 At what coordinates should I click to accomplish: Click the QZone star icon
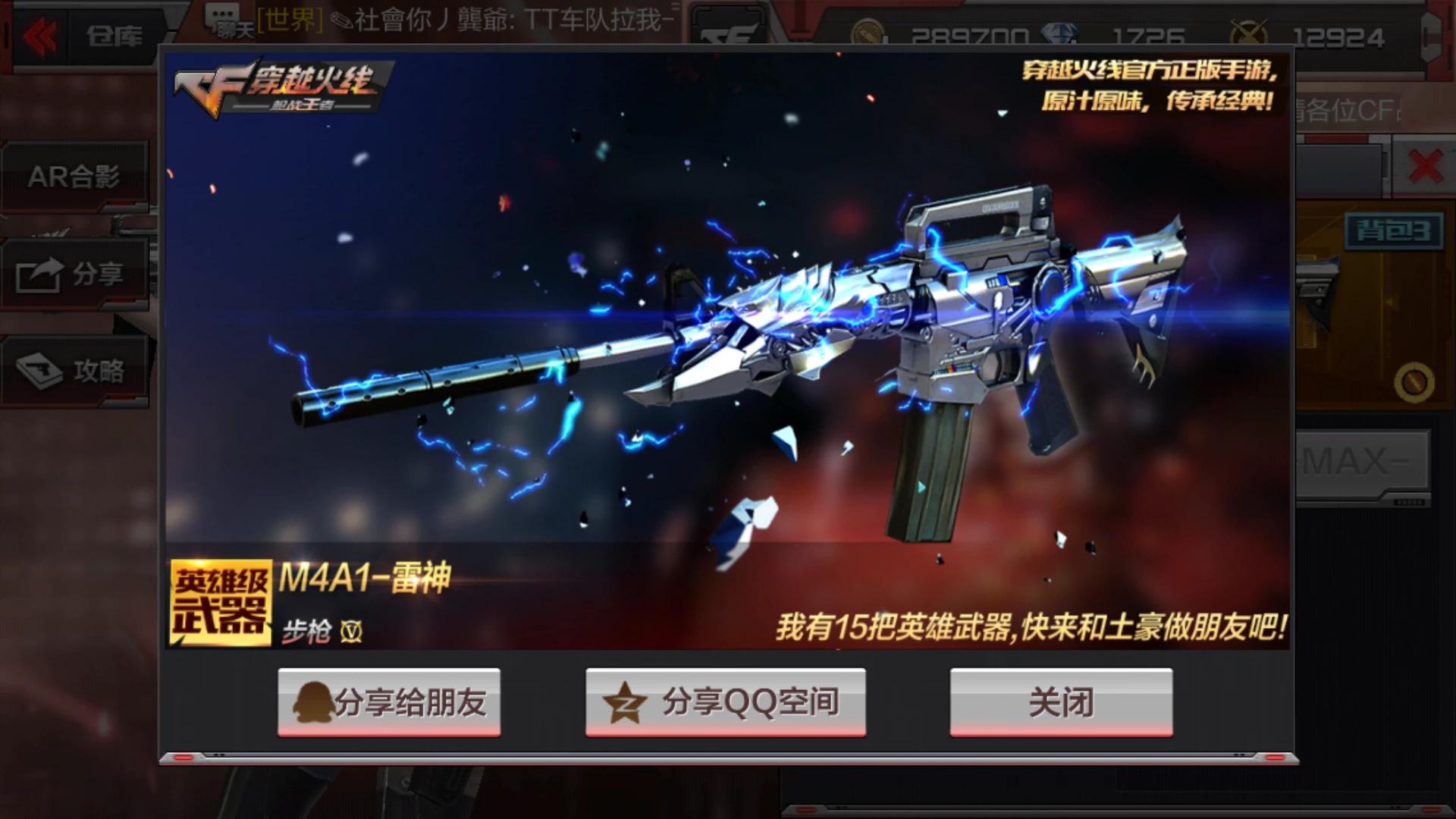coord(623,702)
